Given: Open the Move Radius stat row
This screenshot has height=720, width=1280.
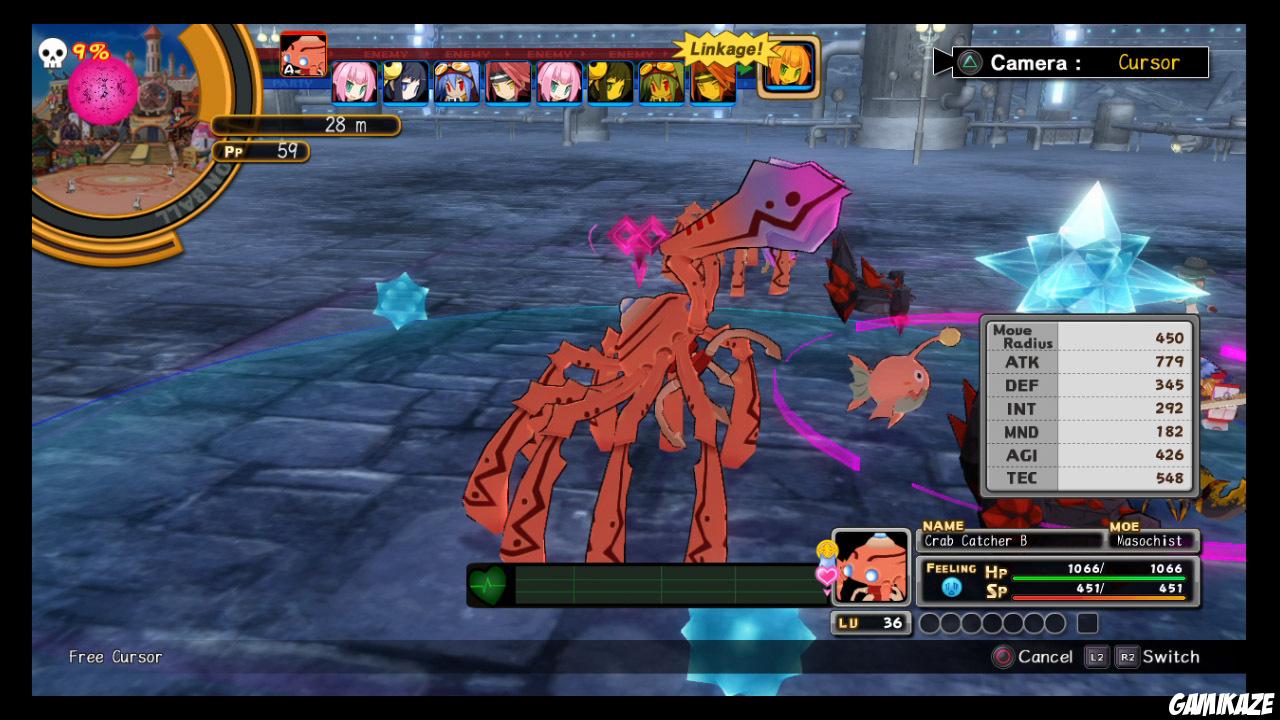Looking at the screenshot, I should tap(1089, 337).
